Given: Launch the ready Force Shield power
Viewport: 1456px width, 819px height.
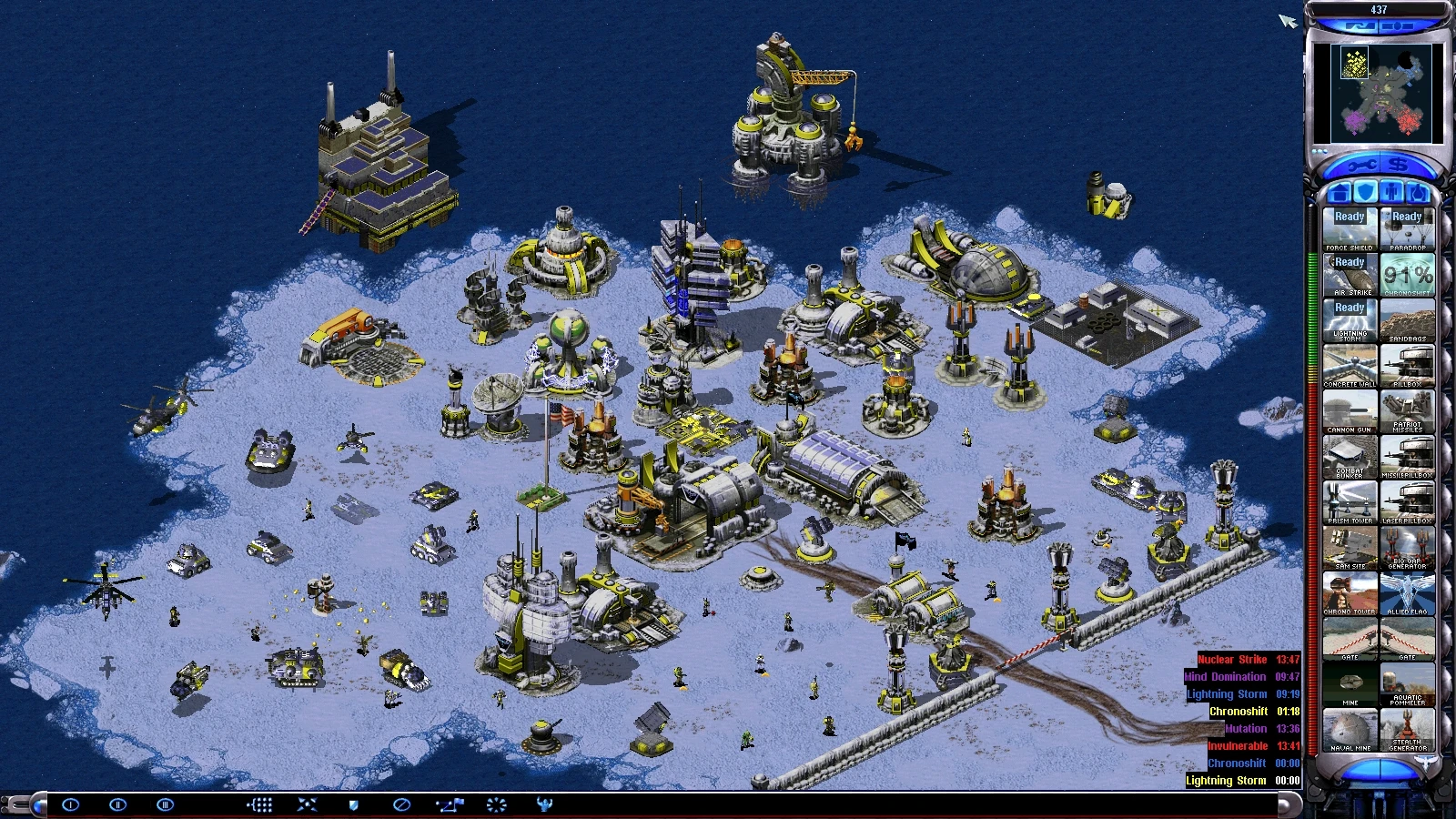Looking at the screenshot, I should point(1350,229).
